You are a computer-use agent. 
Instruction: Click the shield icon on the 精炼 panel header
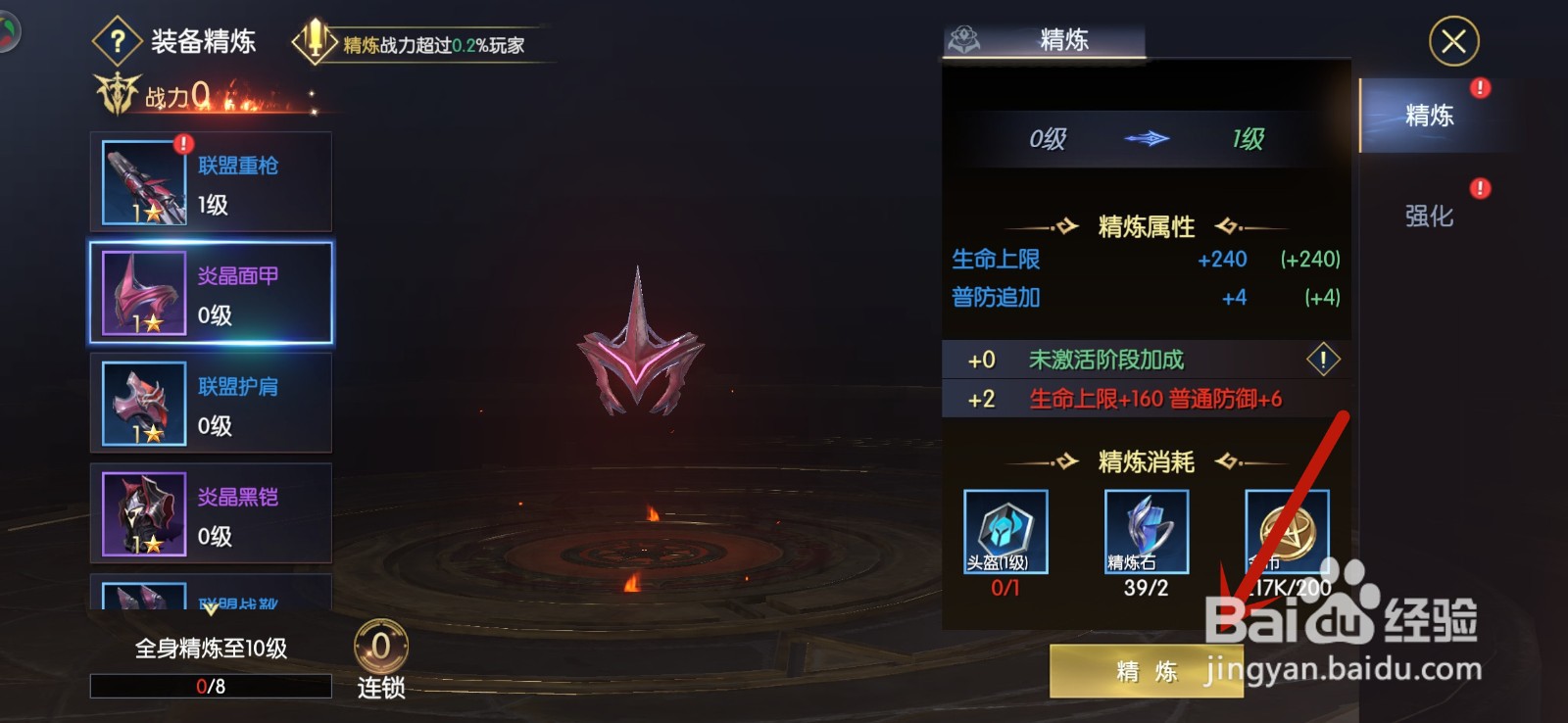tap(963, 37)
